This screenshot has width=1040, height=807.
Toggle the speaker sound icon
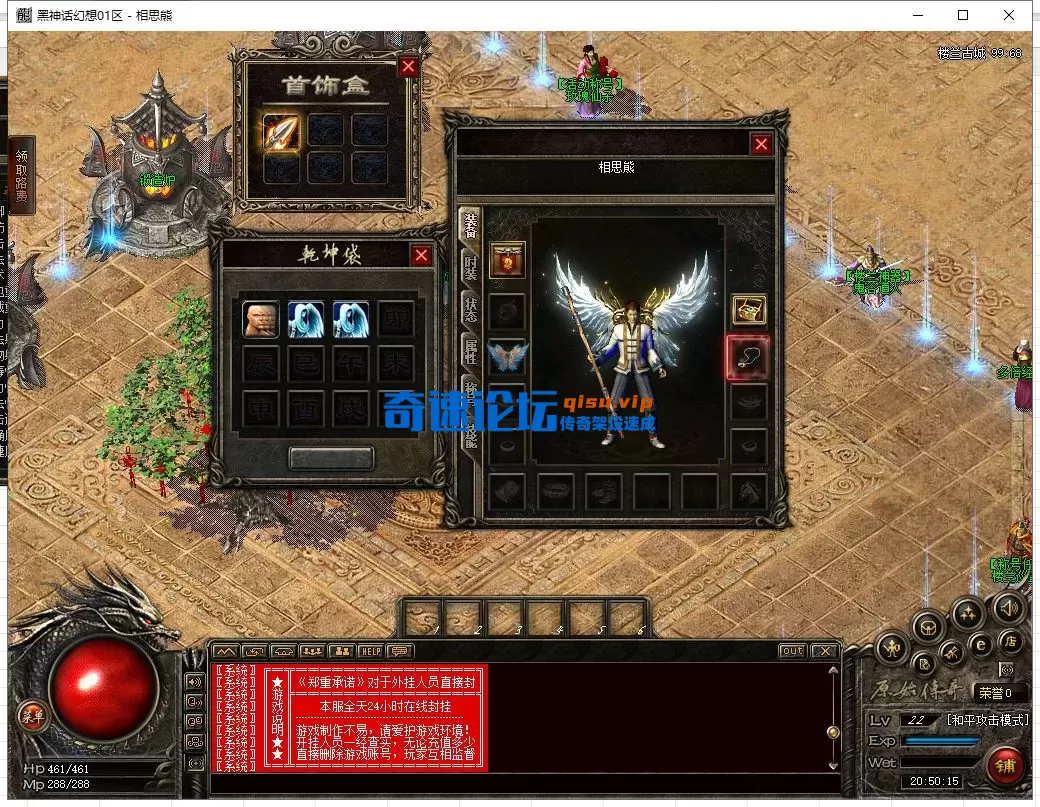(1009, 607)
